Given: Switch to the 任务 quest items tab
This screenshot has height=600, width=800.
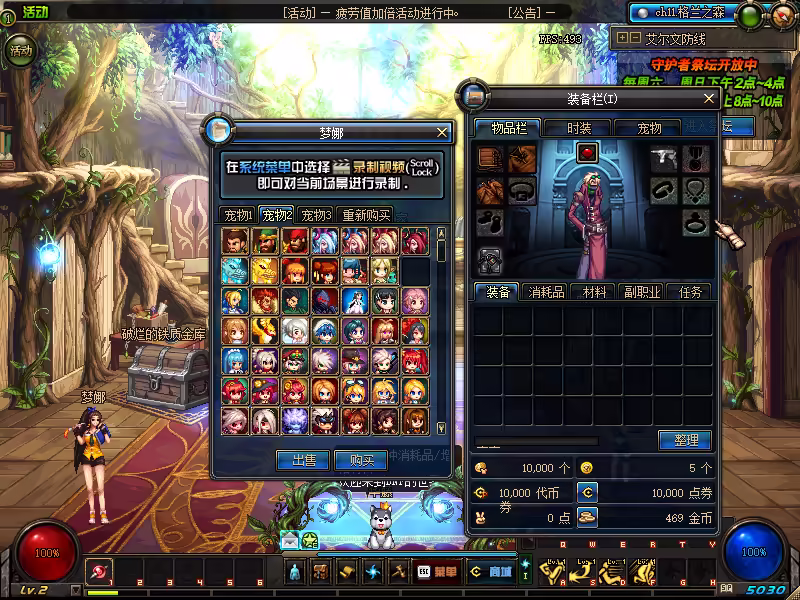Looking at the screenshot, I should (x=690, y=292).
